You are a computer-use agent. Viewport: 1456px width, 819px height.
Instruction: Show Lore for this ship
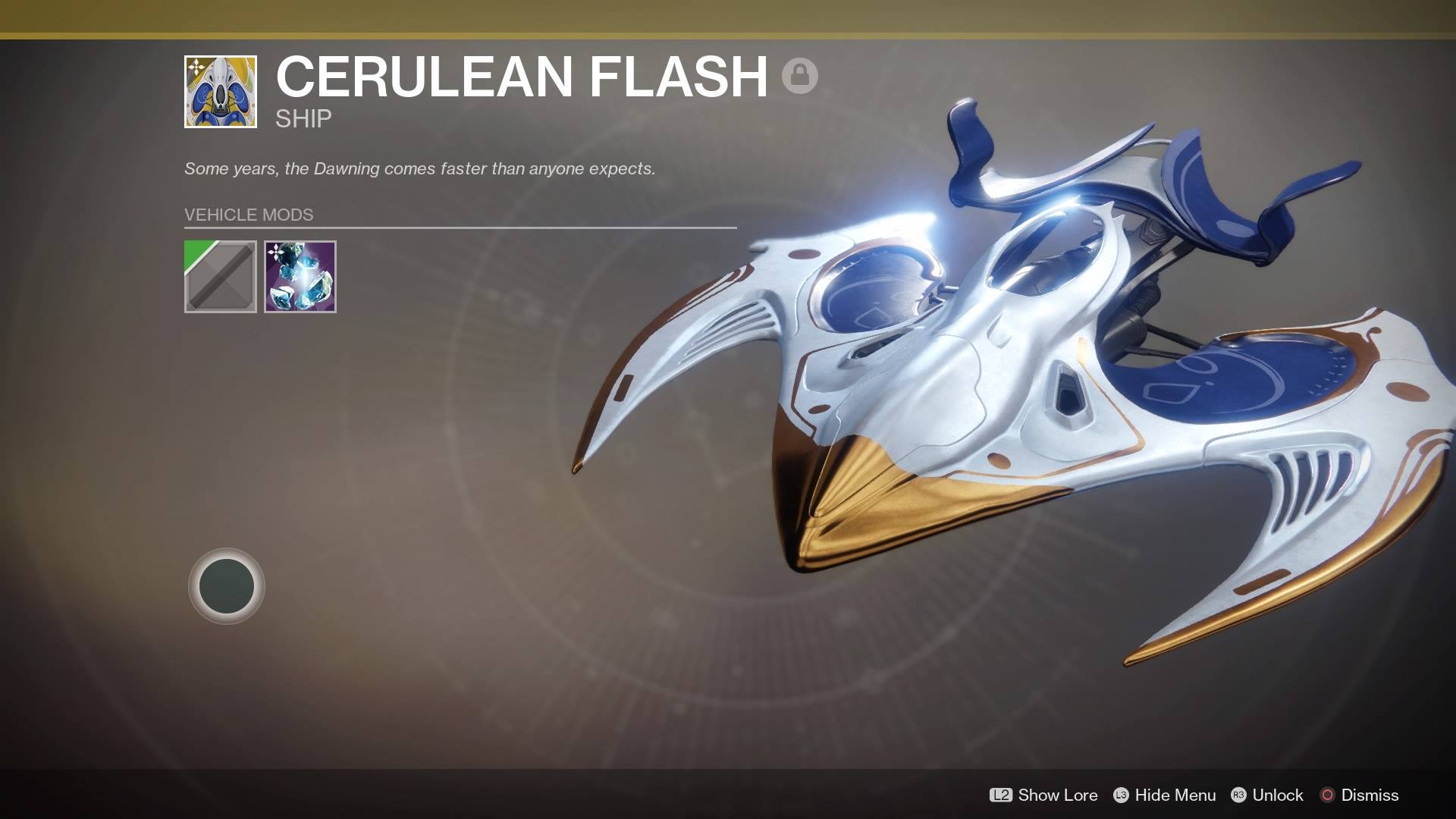[x=1043, y=795]
